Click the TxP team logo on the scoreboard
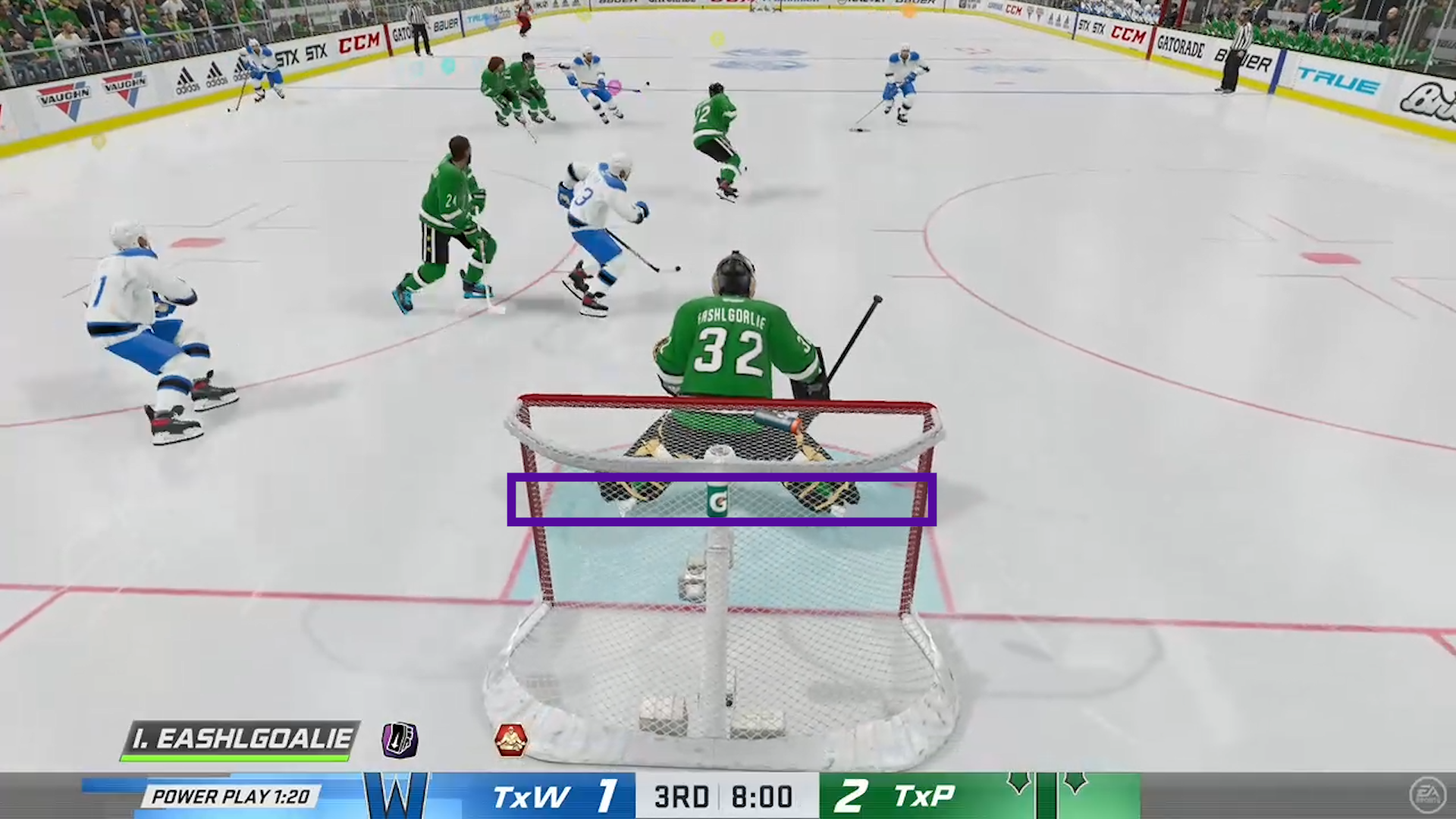 (x=1046, y=794)
